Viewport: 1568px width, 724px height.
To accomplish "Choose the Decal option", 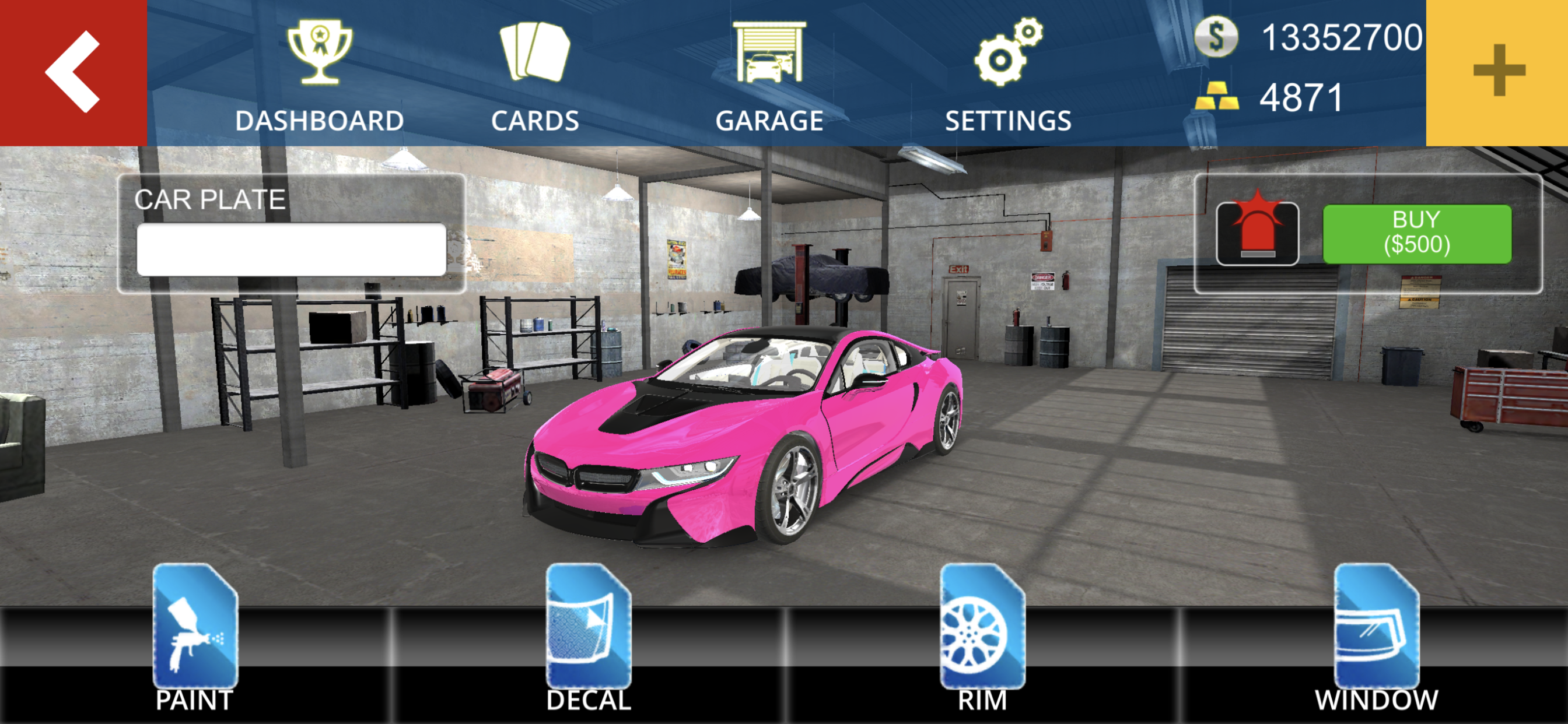I will [x=588, y=636].
